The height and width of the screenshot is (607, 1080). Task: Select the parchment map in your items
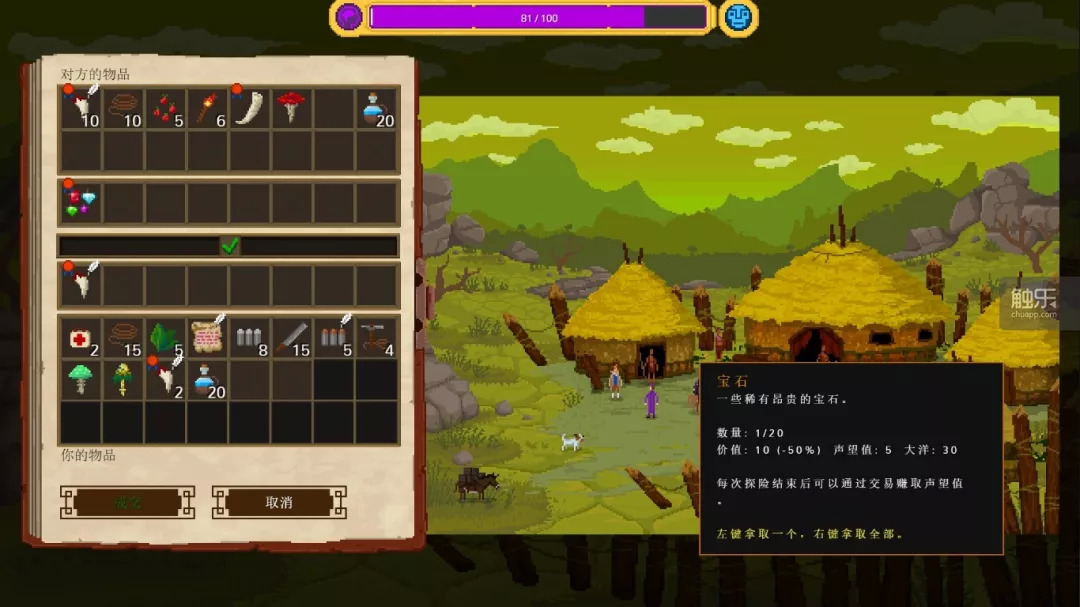[207, 338]
